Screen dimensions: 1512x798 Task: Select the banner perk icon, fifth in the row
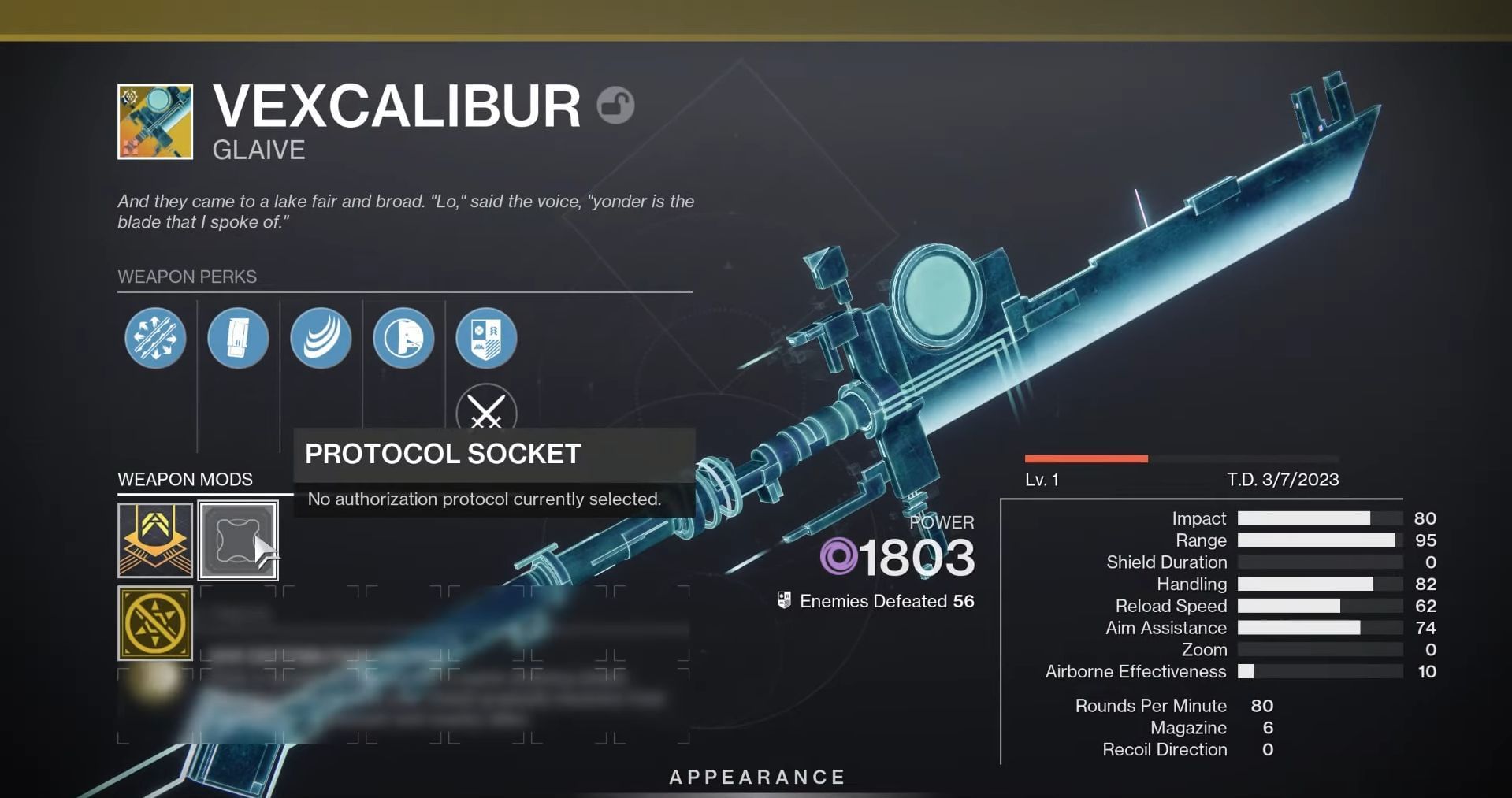[x=486, y=338]
